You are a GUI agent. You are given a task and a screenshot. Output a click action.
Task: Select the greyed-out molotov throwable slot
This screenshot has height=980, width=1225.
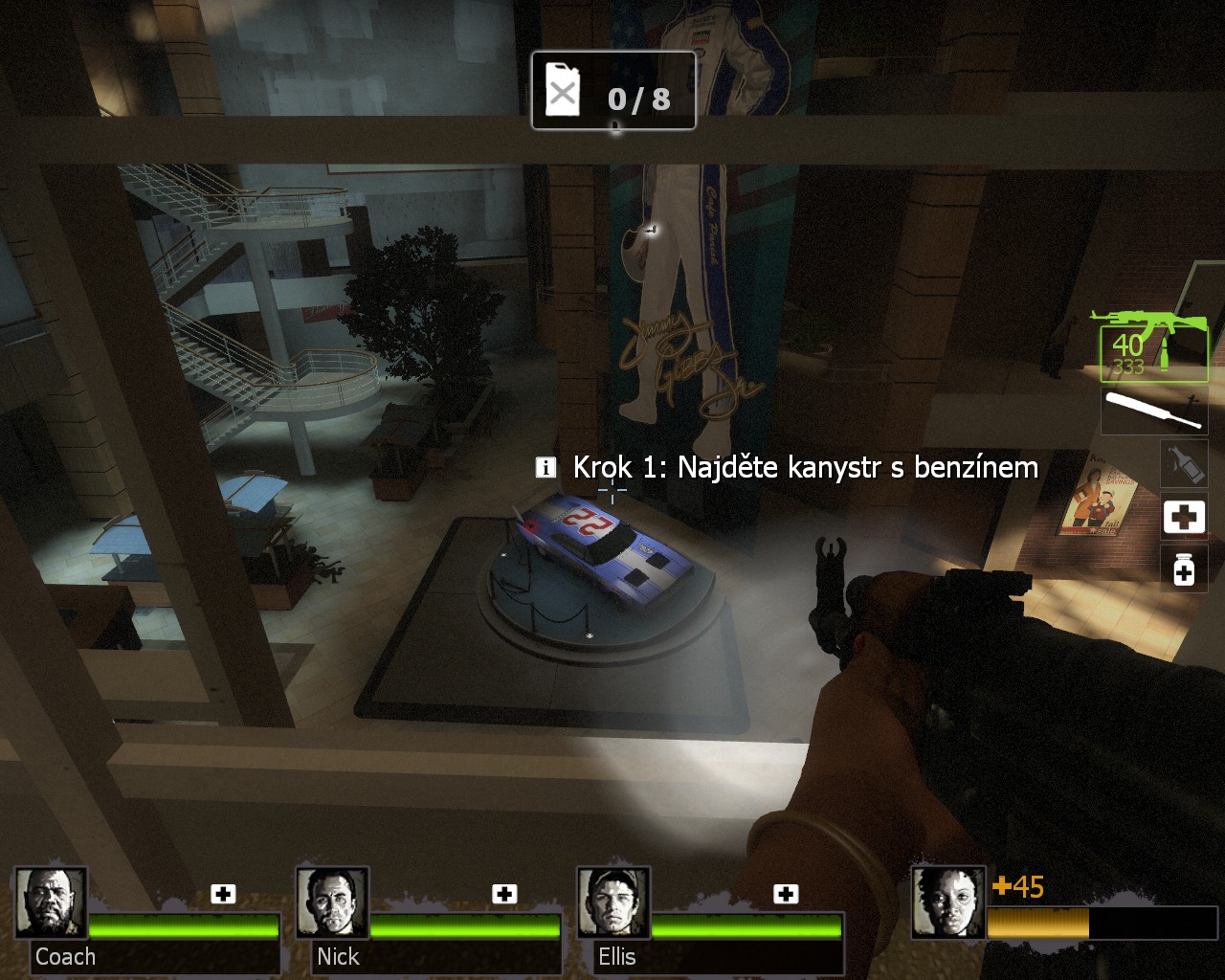[x=1184, y=463]
